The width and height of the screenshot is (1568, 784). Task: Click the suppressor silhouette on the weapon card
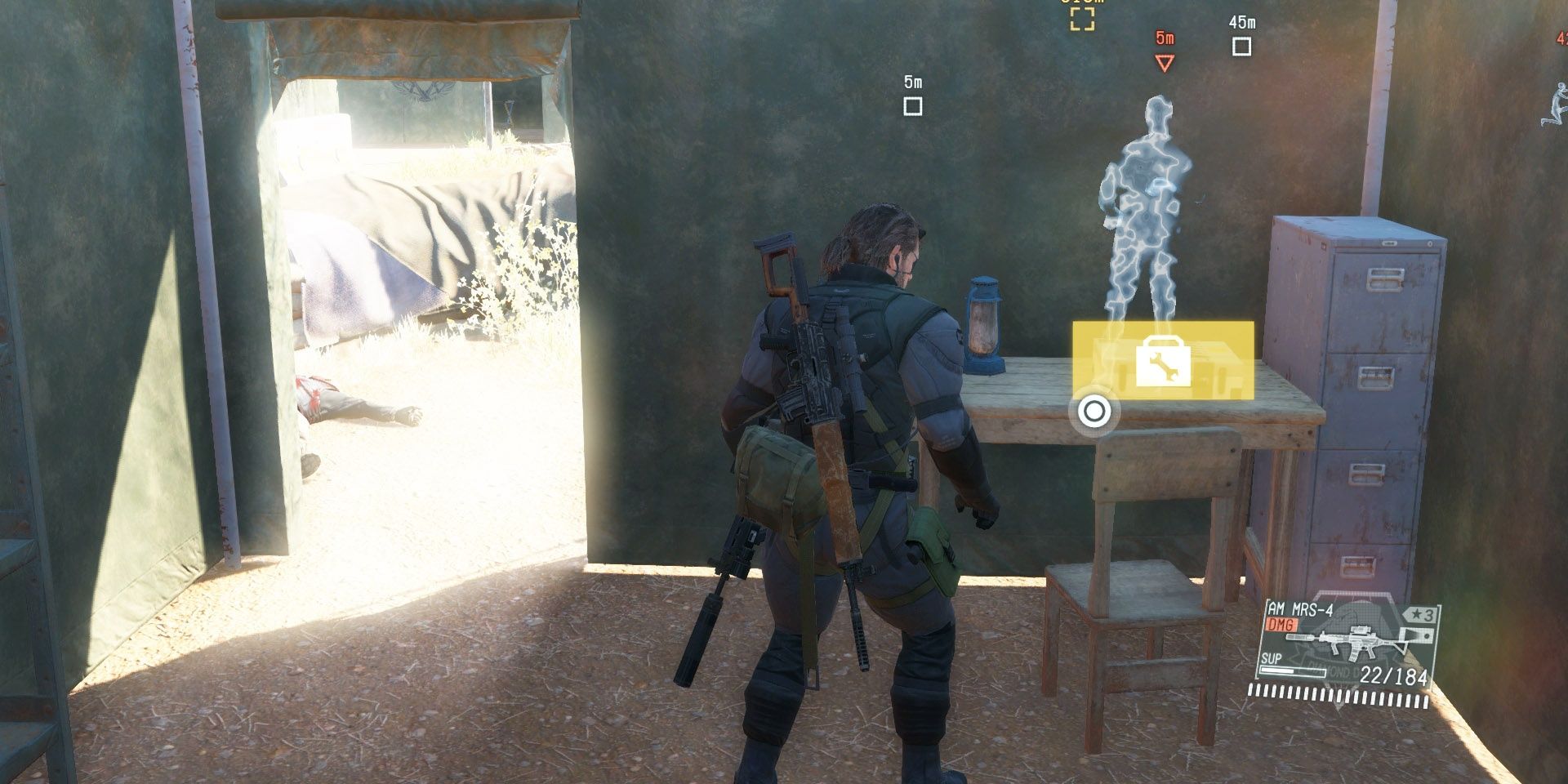(x=1301, y=636)
